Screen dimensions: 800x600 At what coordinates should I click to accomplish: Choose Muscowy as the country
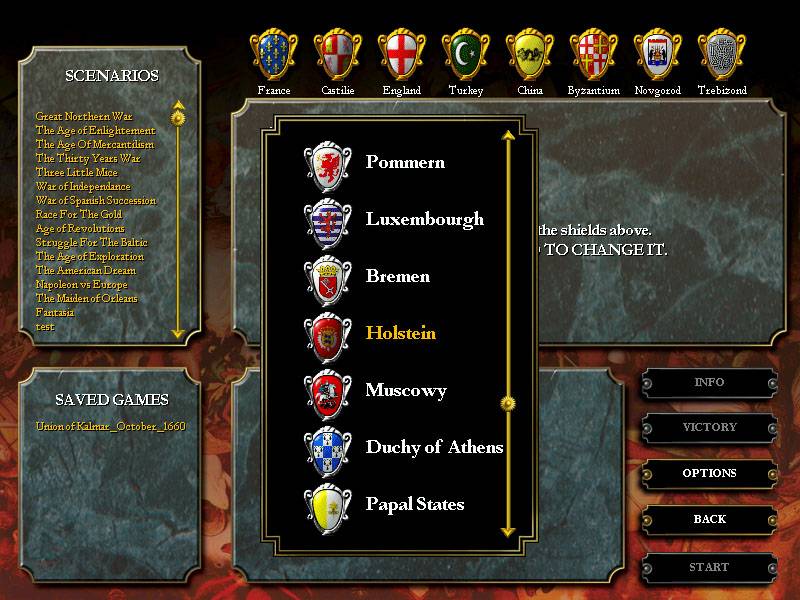(x=406, y=390)
